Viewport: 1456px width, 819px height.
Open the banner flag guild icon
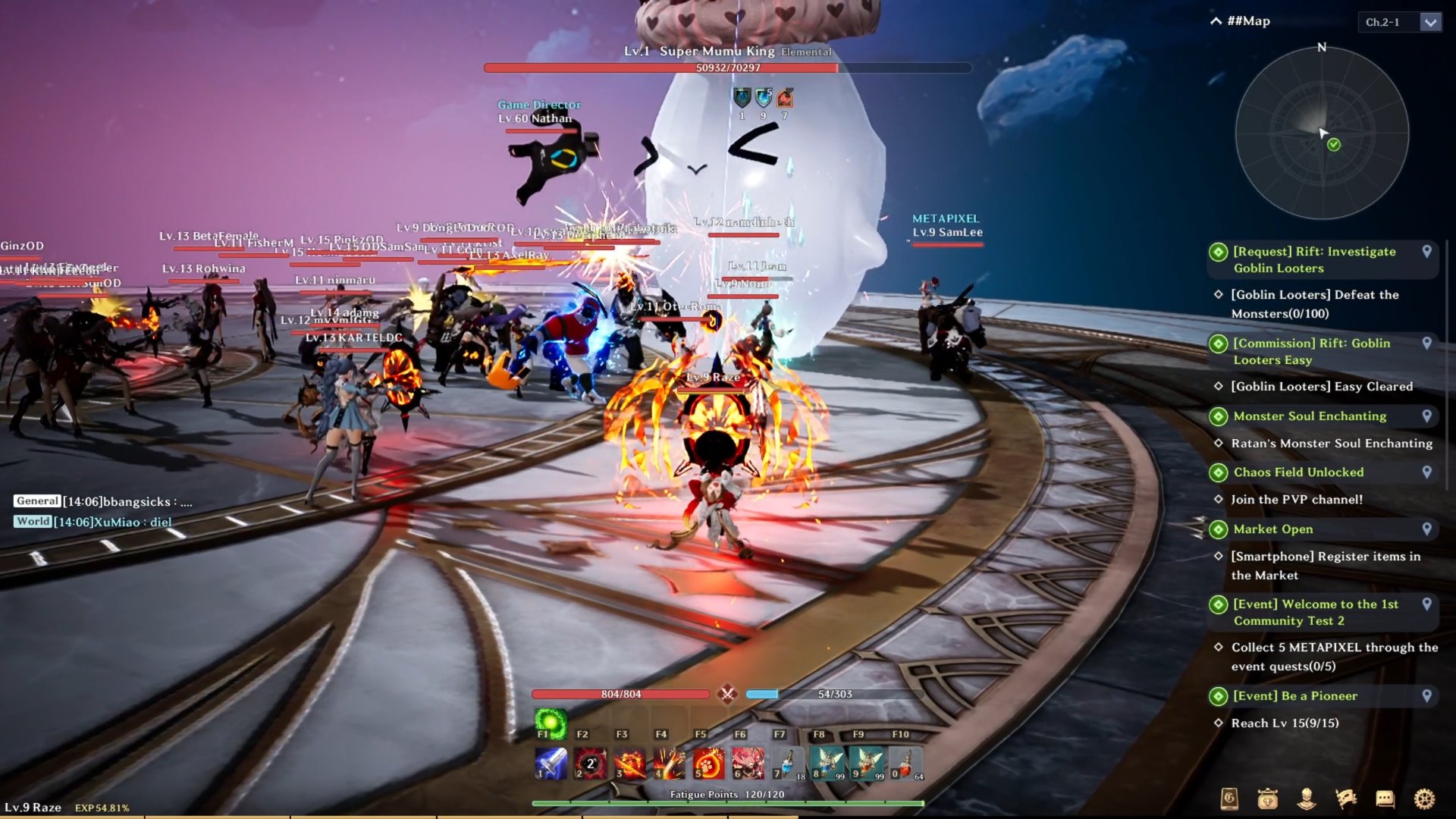click(x=1346, y=799)
